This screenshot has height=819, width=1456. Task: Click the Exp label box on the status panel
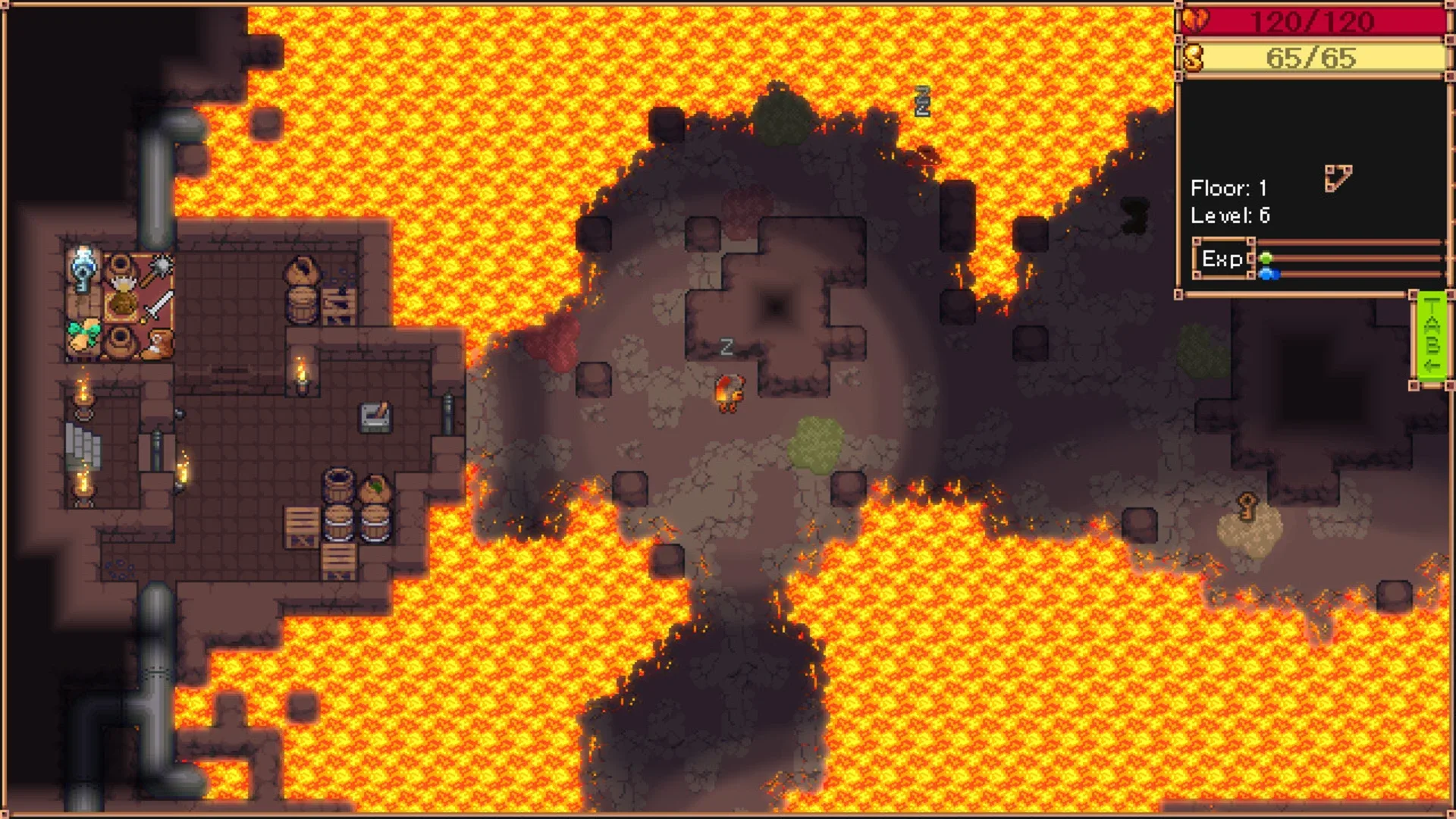(x=1224, y=259)
